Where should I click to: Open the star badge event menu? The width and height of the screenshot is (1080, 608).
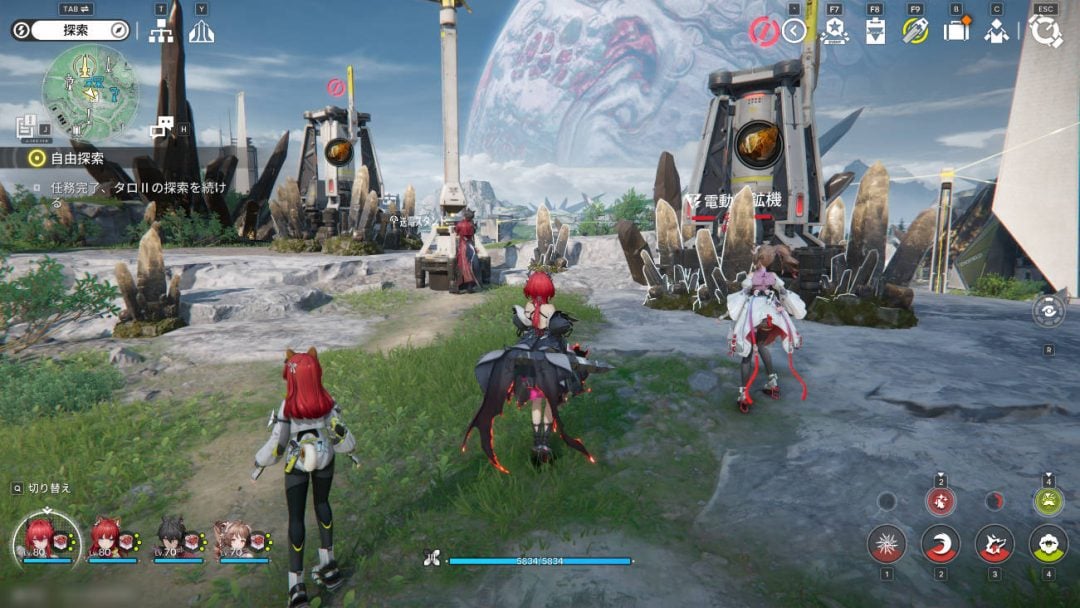pyautogui.click(x=834, y=31)
